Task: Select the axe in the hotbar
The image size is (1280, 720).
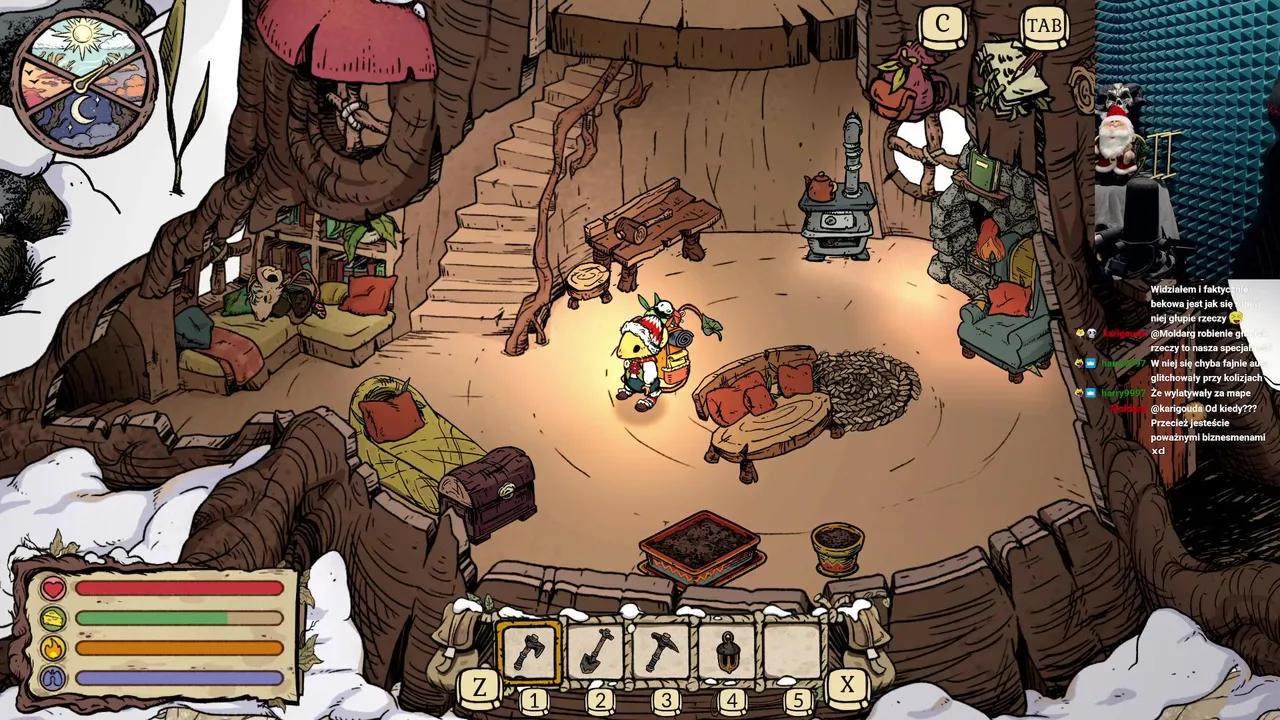Action: click(x=529, y=652)
